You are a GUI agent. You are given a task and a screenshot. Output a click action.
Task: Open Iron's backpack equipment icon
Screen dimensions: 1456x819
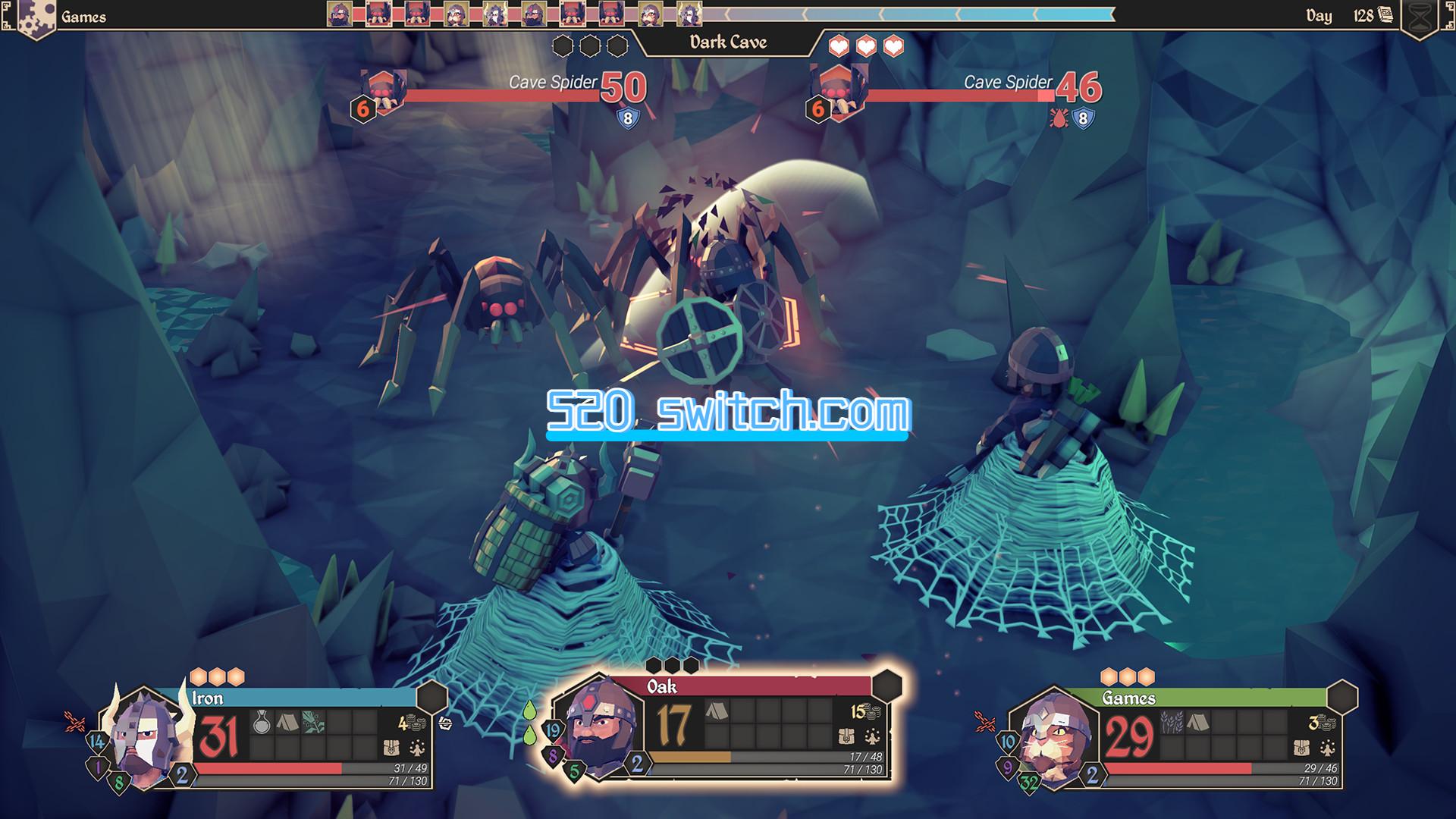click(391, 748)
